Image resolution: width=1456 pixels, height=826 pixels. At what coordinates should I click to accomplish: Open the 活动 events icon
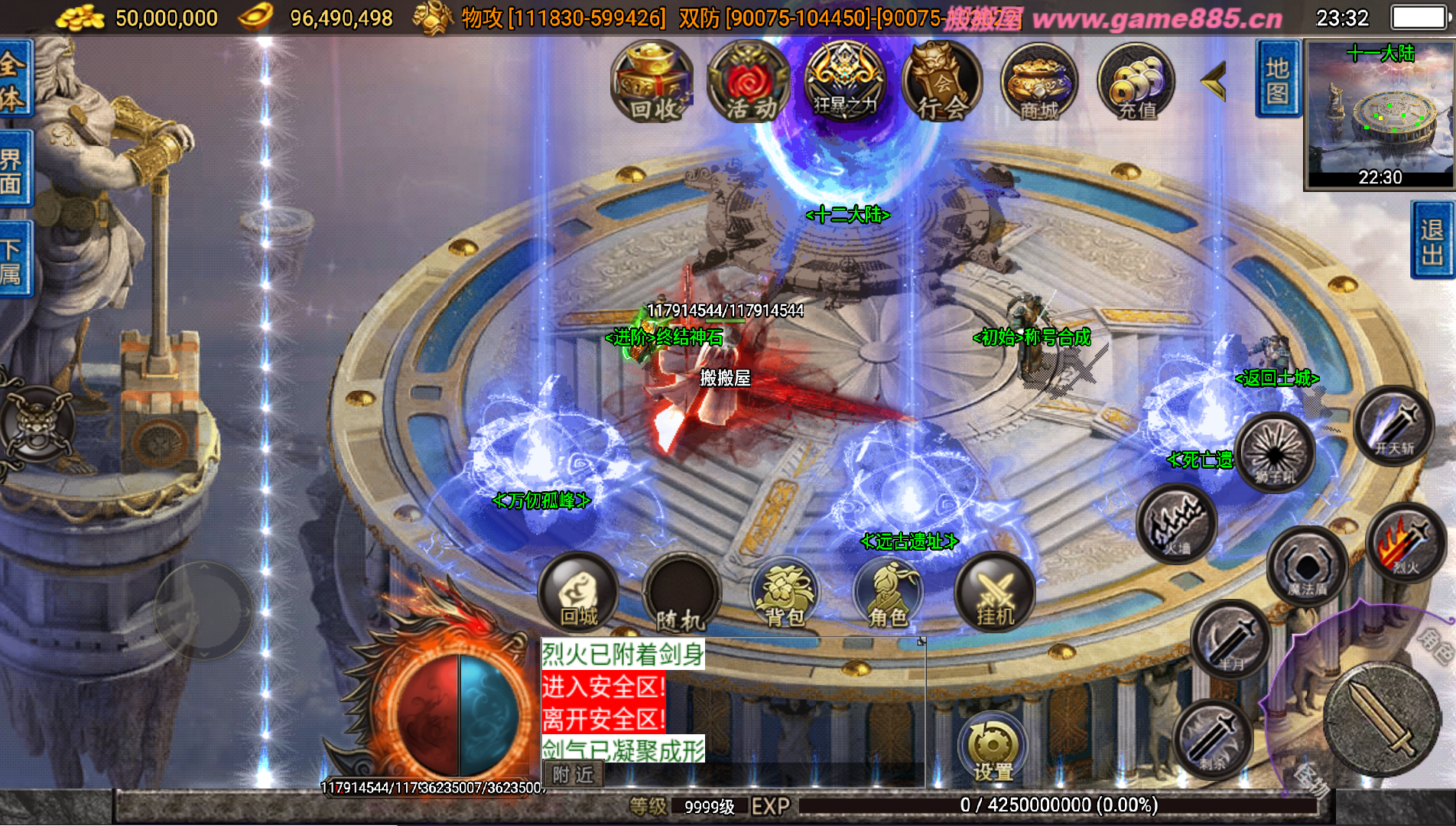click(x=748, y=83)
